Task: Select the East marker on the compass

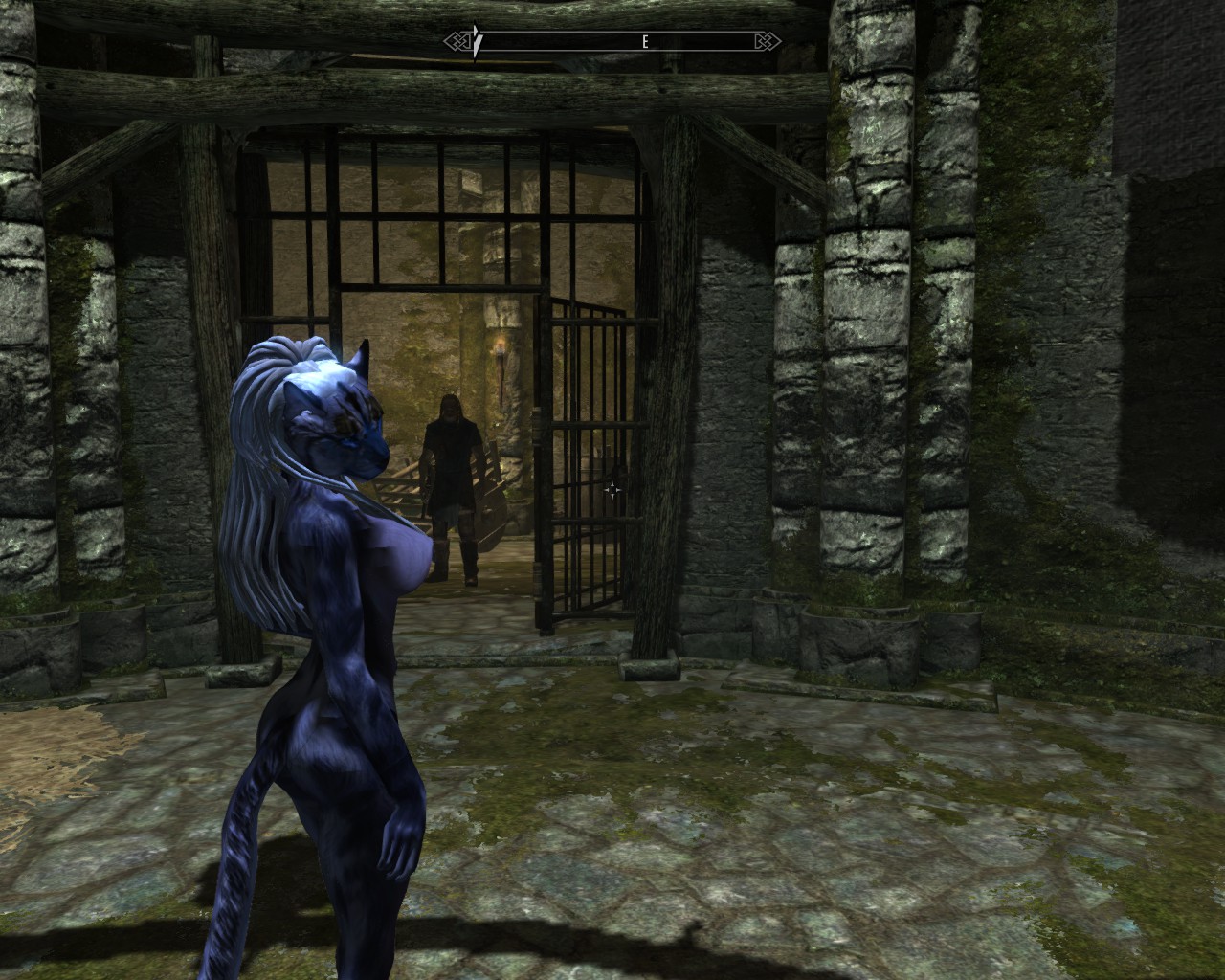Action: click(645, 42)
